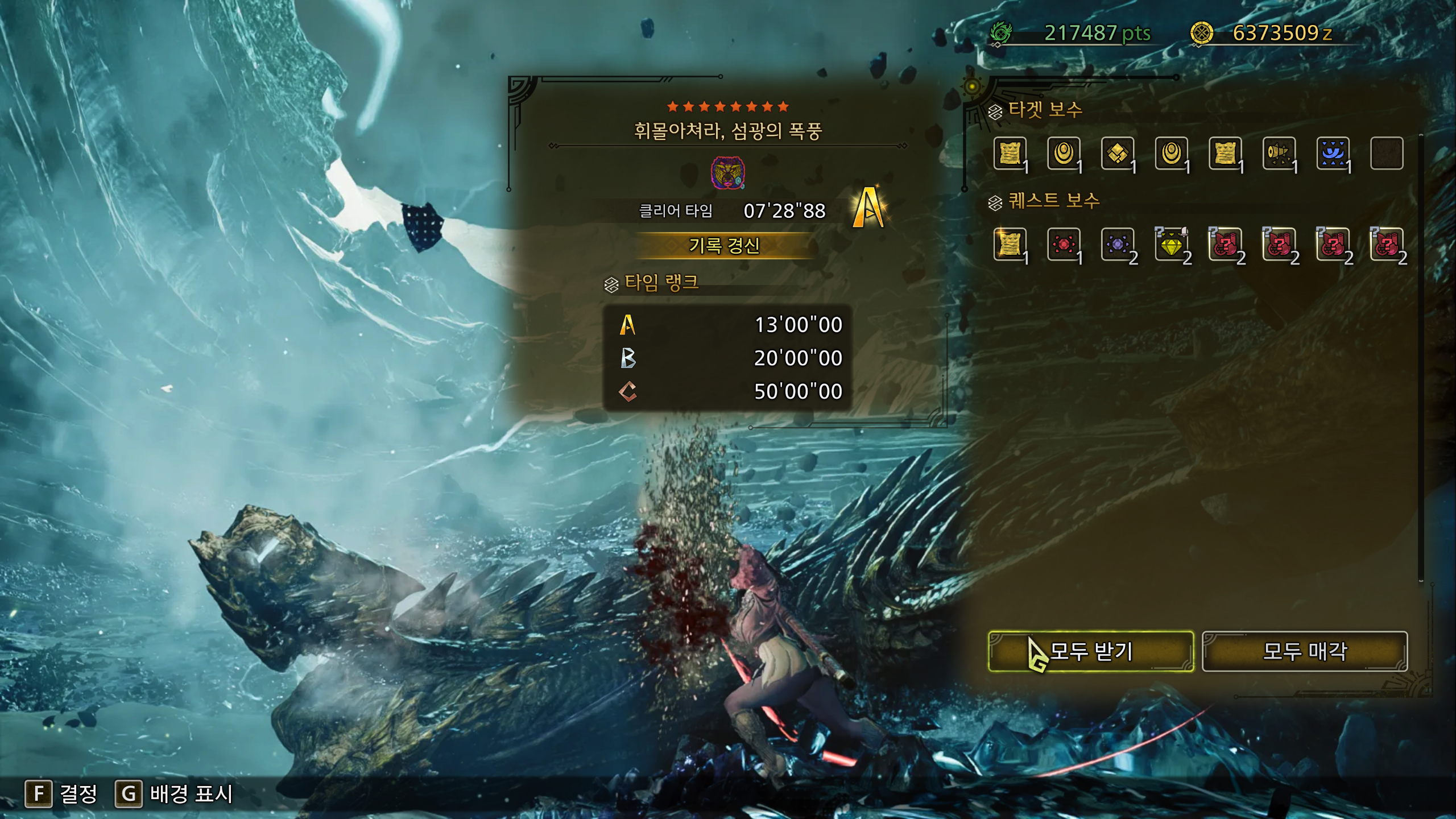Select the gold diamond-shaped scale reward
Image resolution: width=1456 pixels, height=819 pixels.
[1118, 153]
